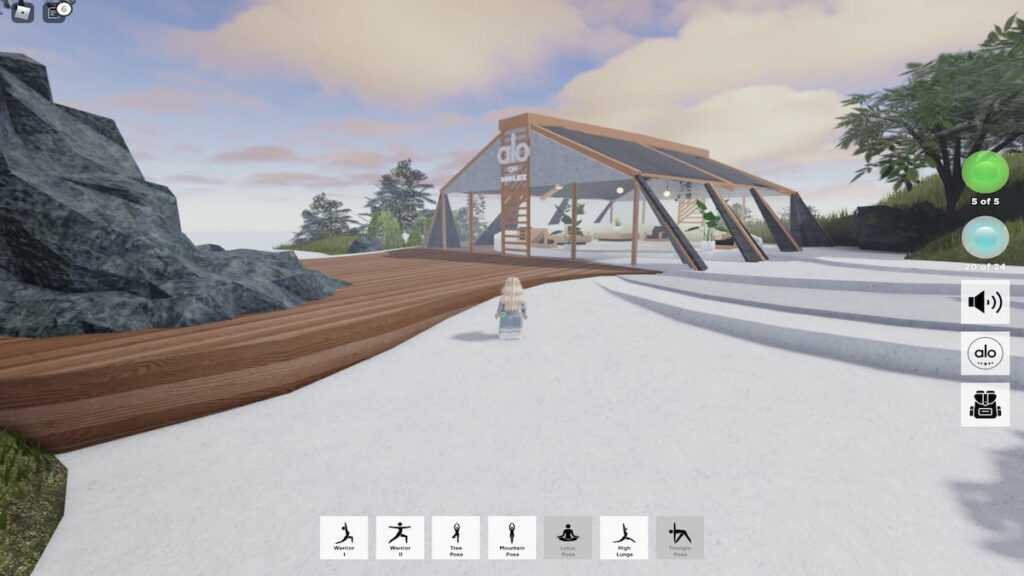Viewport: 1024px width, 576px height.
Task: Open the Roblox main menu
Action: coord(22,12)
